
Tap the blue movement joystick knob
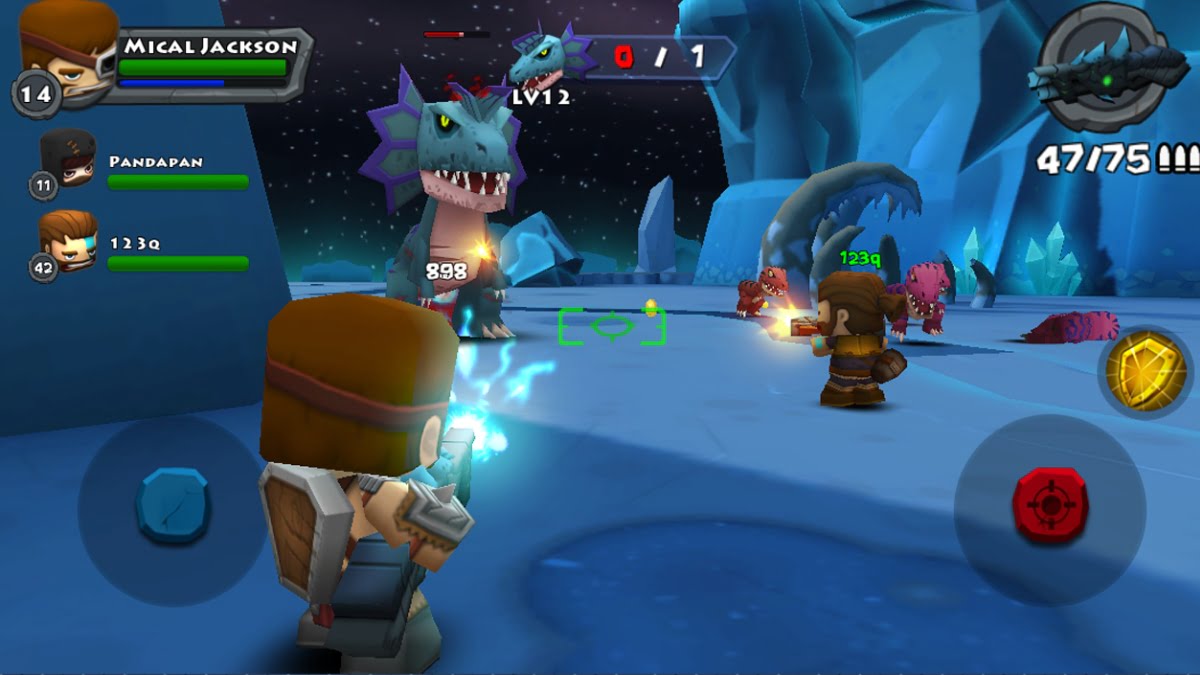[172, 504]
